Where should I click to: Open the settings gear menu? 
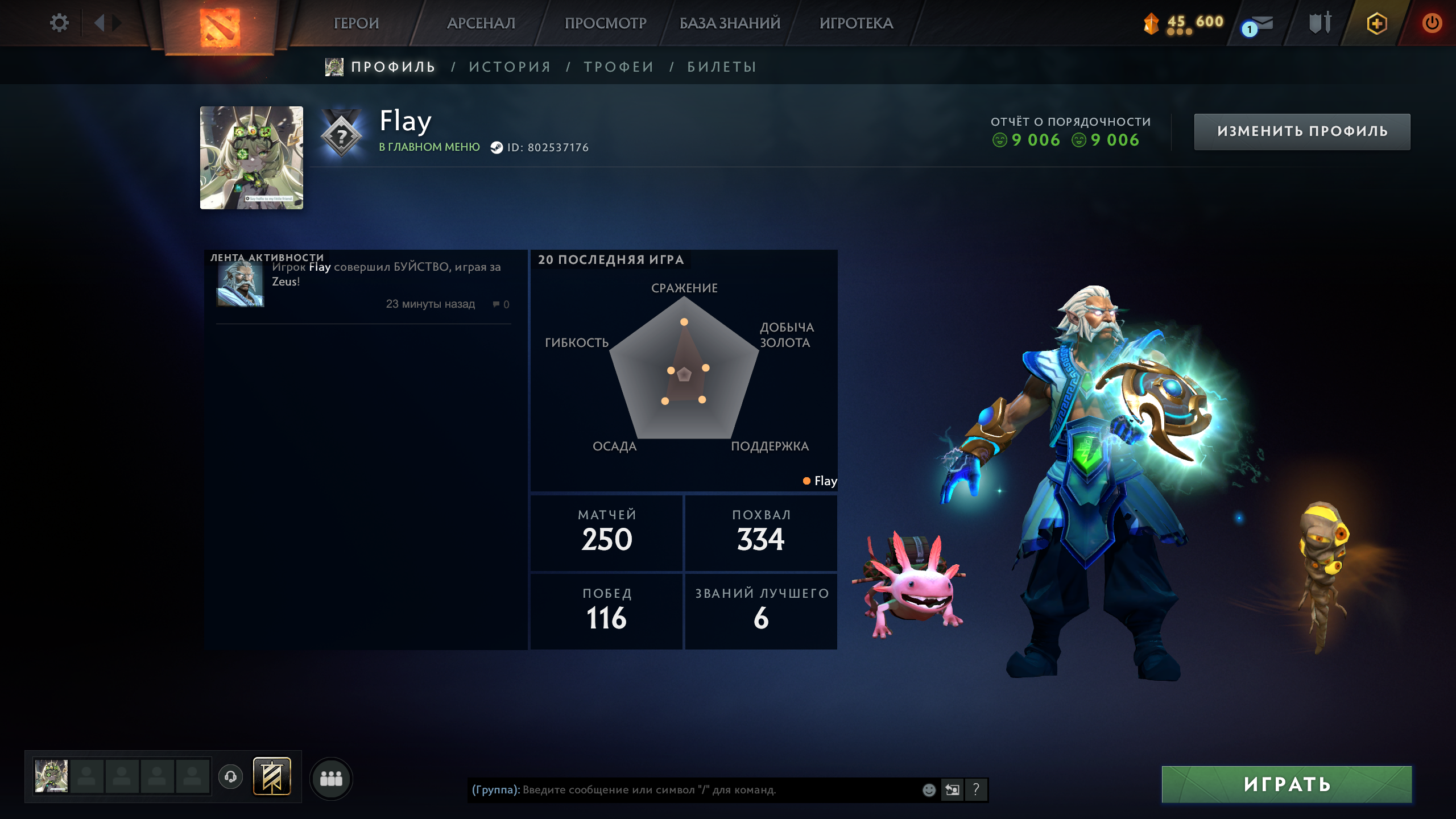pos(59,22)
